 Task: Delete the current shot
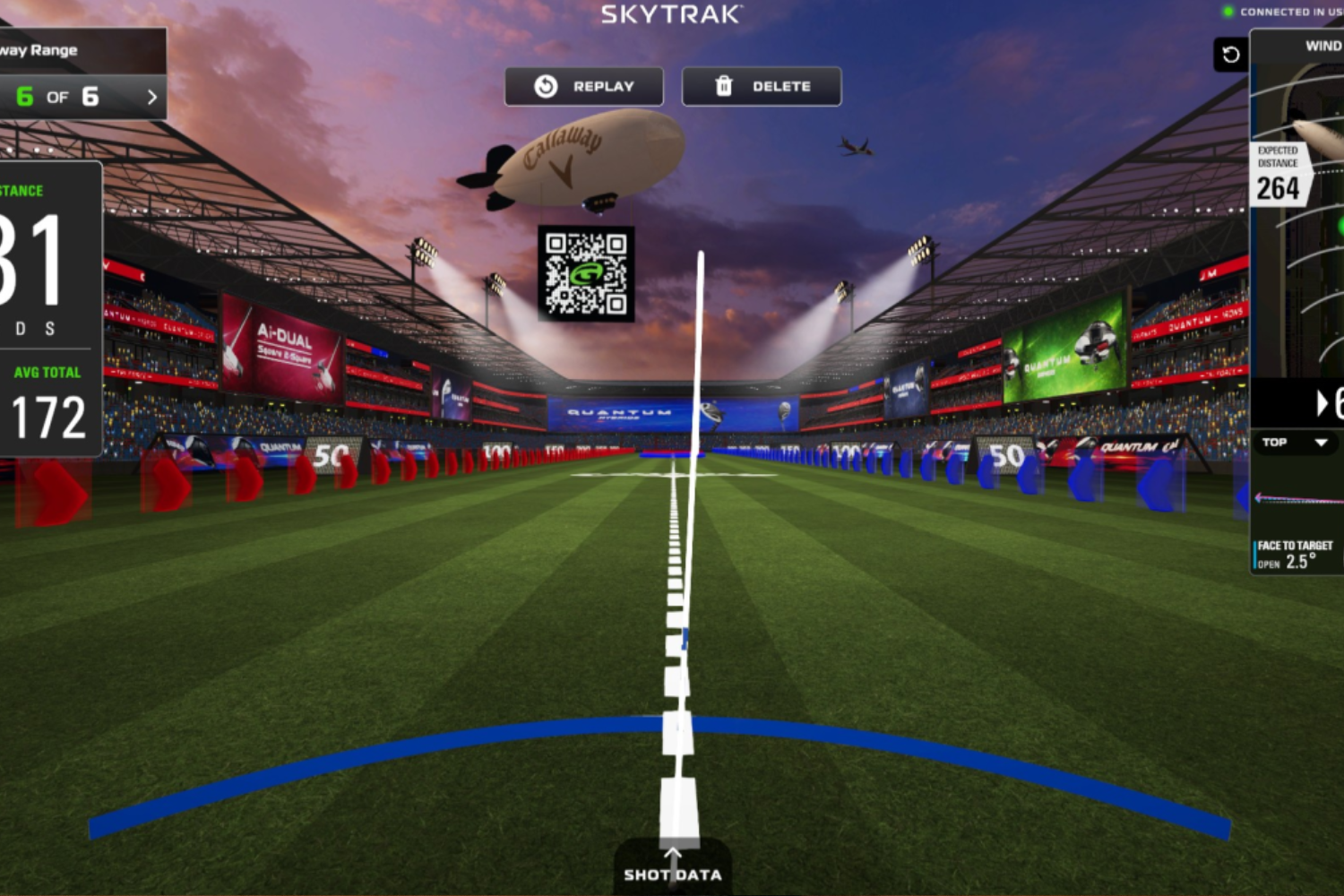(x=762, y=87)
